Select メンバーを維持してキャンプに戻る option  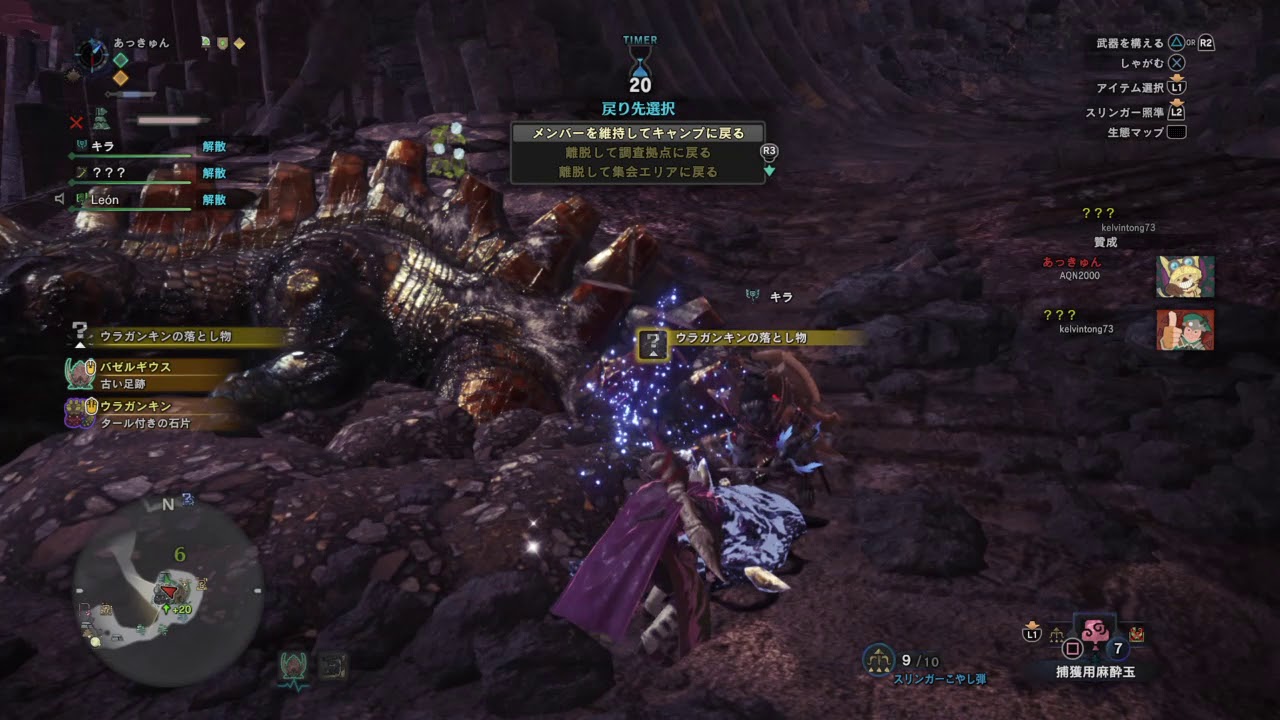(x=638, y=133)
